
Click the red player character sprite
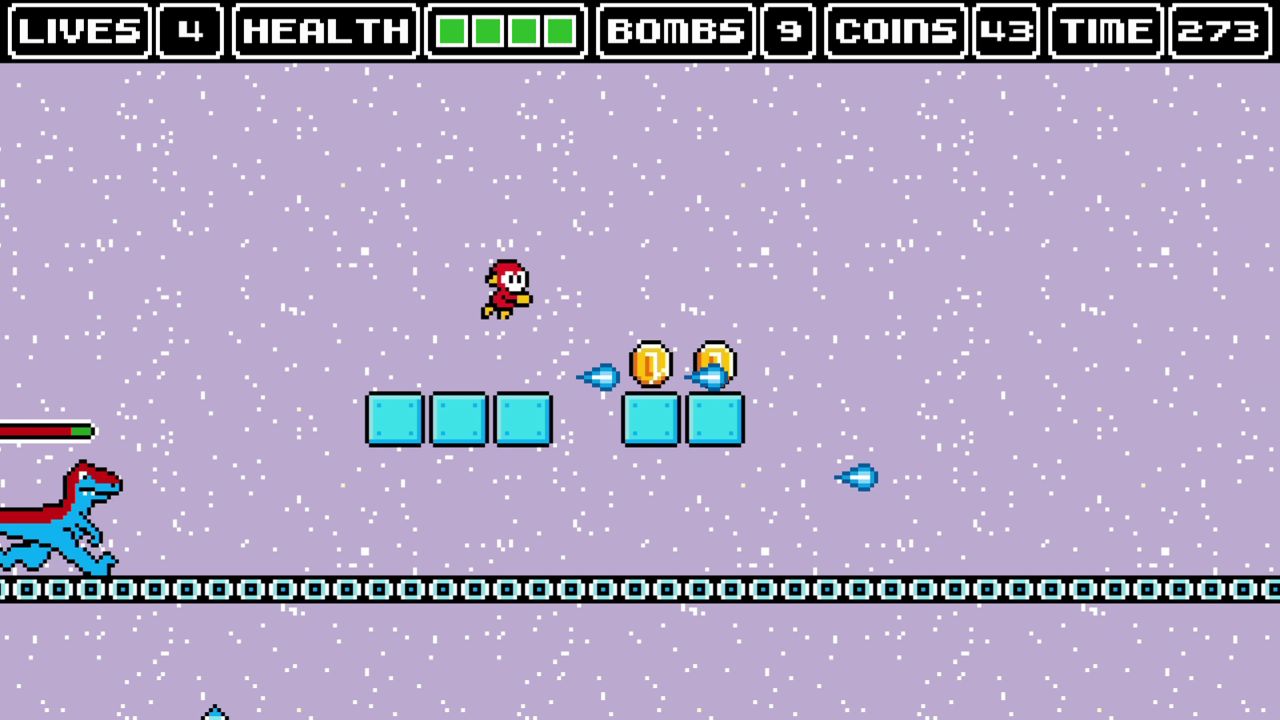507,287
